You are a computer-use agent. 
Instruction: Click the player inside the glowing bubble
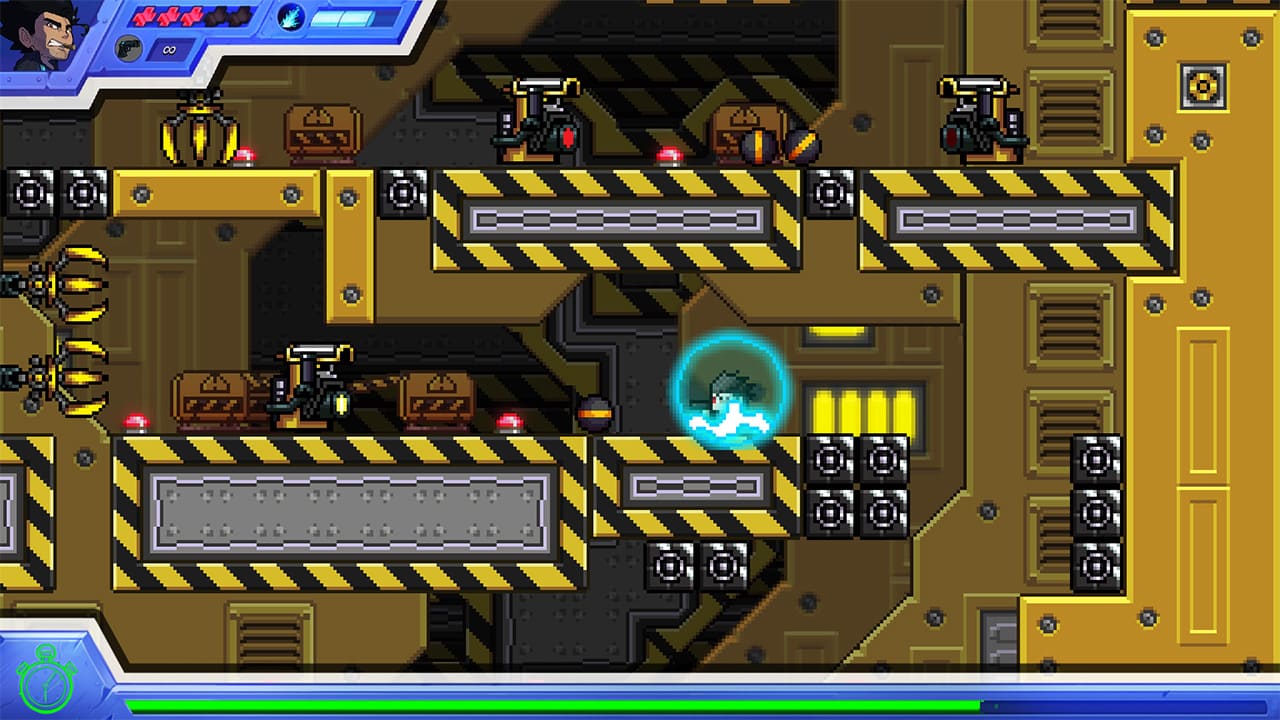pos(725,397)
